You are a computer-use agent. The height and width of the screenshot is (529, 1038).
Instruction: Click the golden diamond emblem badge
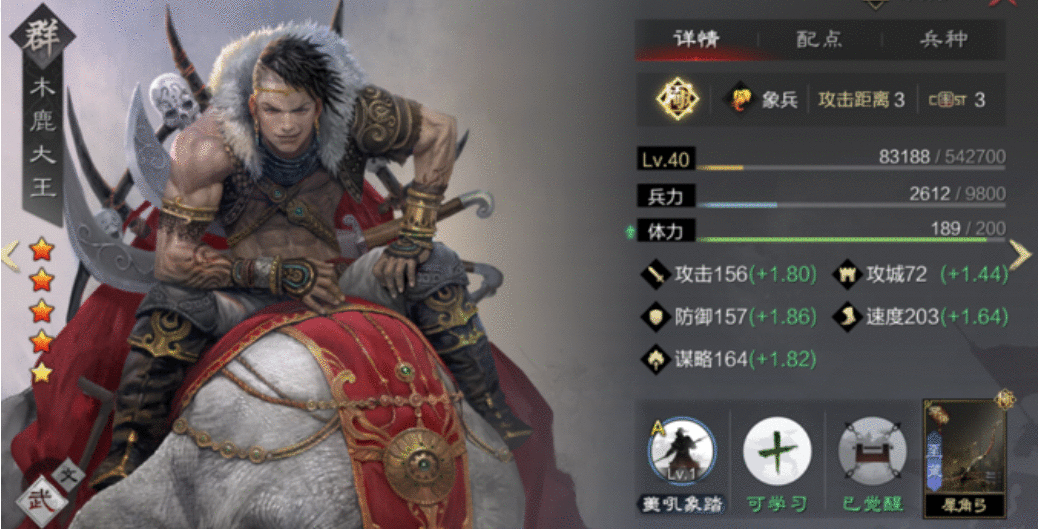676,99
